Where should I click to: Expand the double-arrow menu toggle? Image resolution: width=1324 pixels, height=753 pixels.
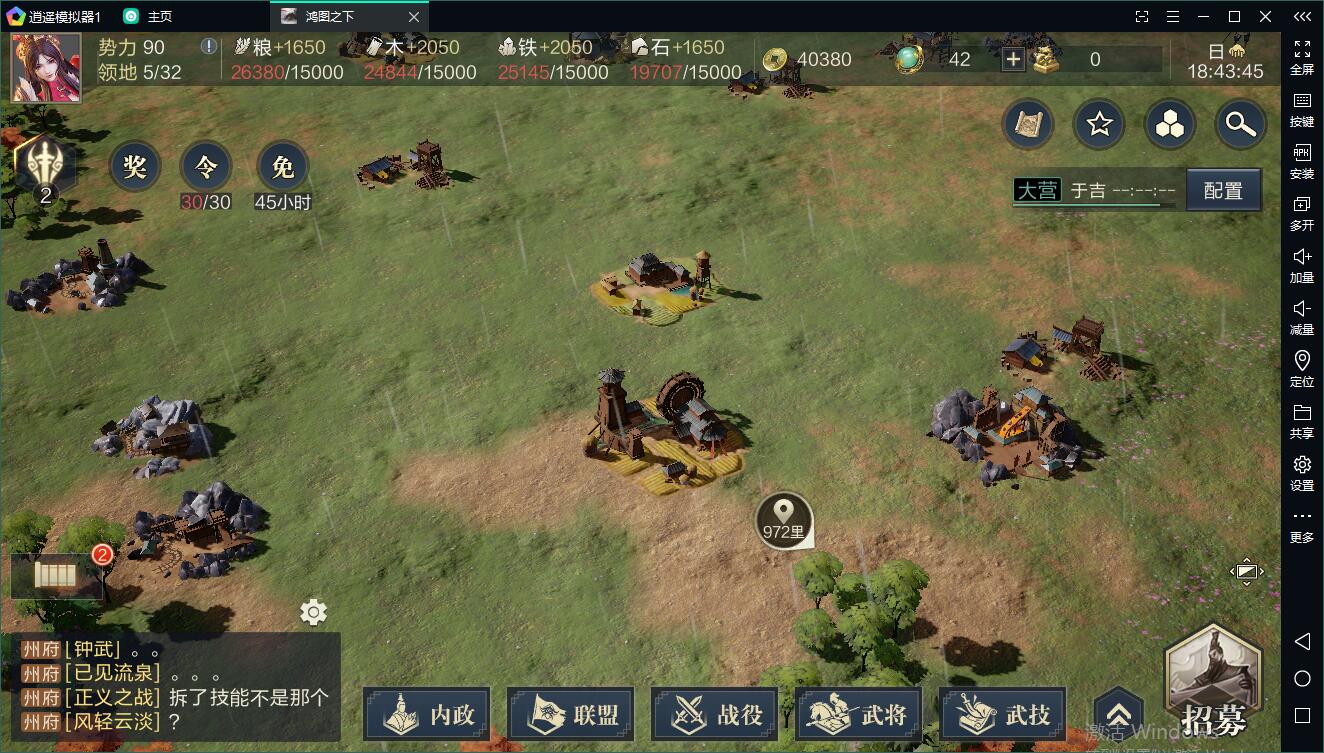click(1118, 713)
